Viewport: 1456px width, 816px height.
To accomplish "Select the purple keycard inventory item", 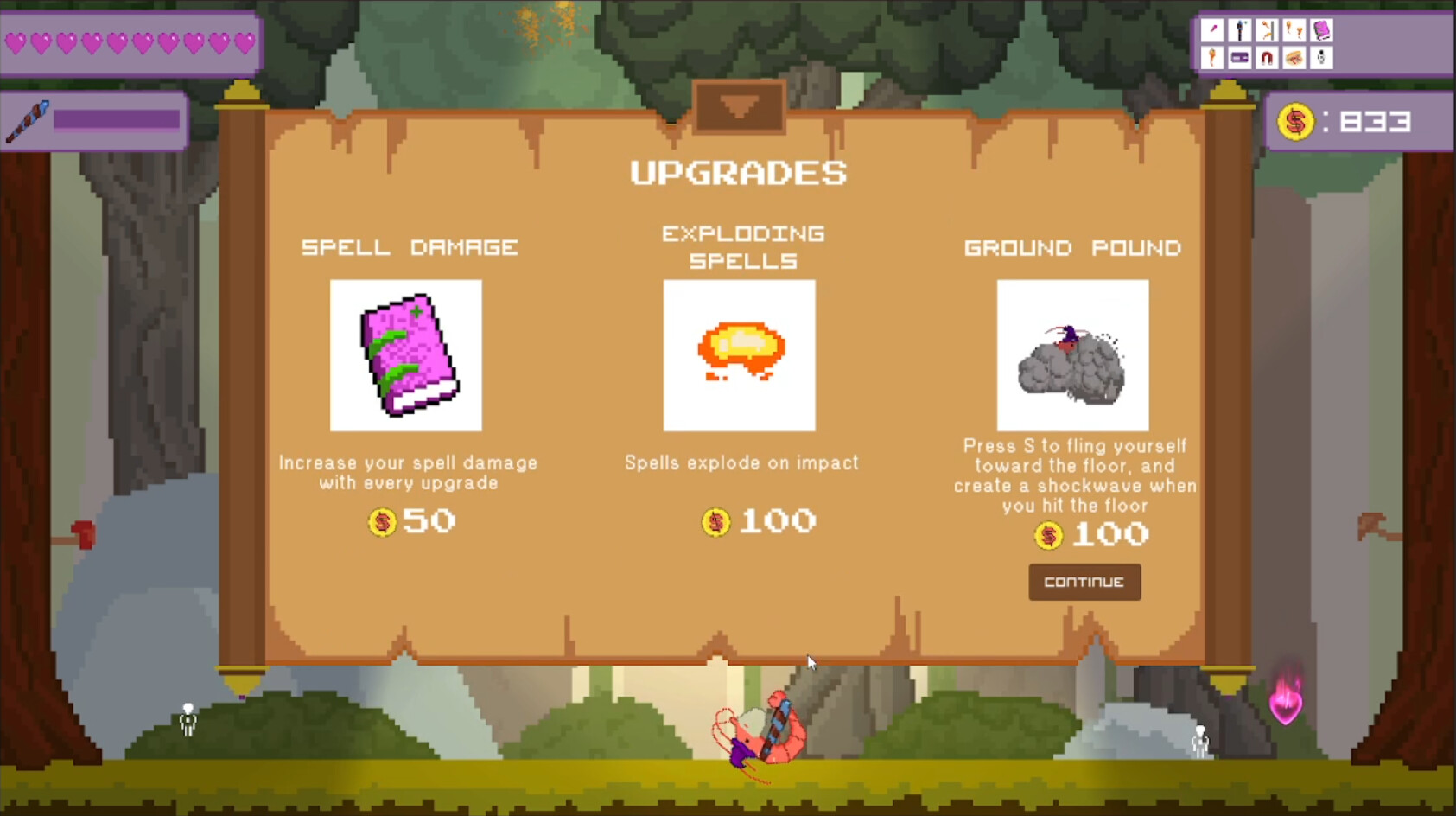I will click(x=1240, y=58).
